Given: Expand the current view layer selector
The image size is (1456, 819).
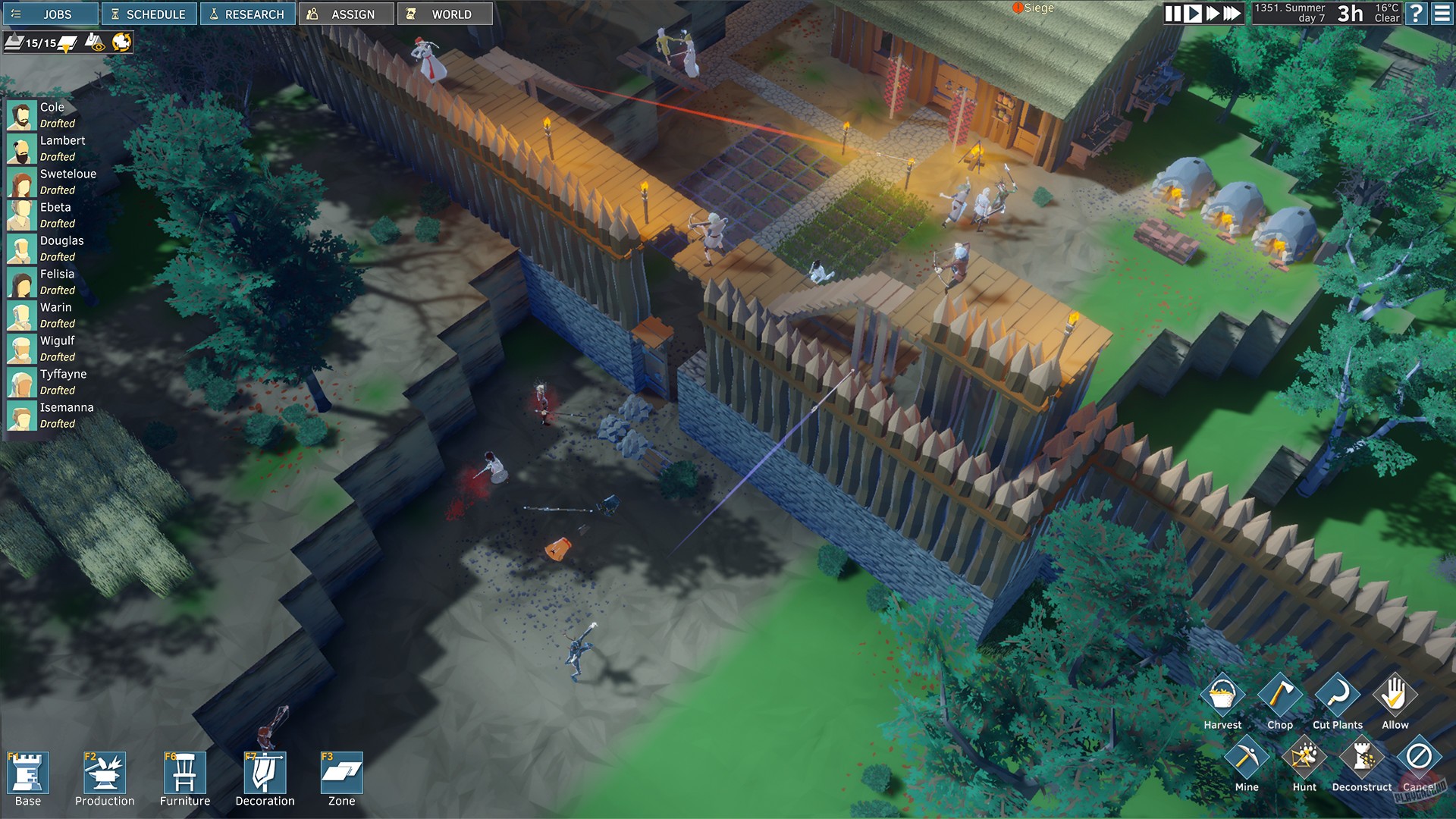Looking at the screenshot, I should (64, 44).
